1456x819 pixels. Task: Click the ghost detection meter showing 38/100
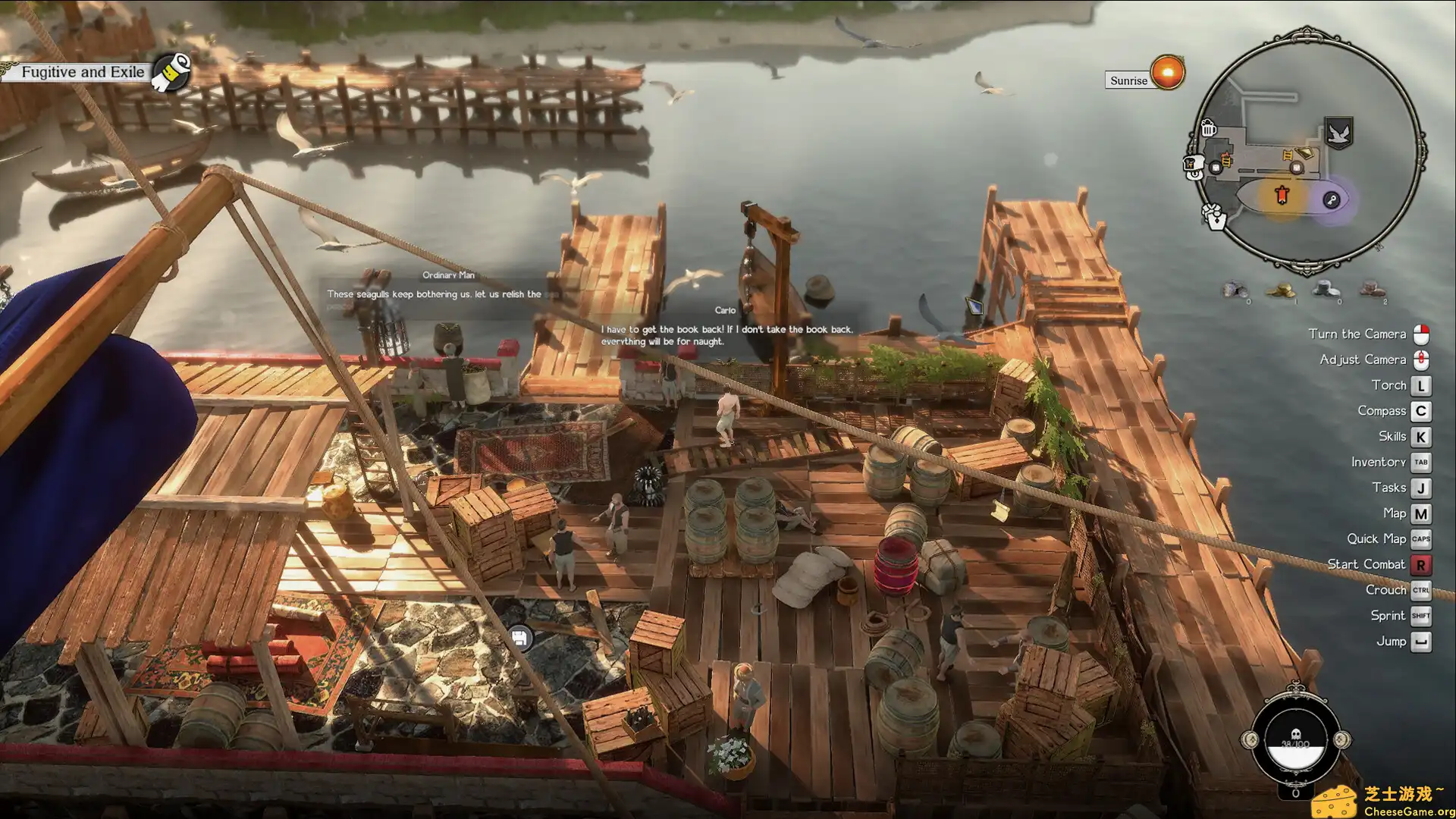(x=1294, y=739)
